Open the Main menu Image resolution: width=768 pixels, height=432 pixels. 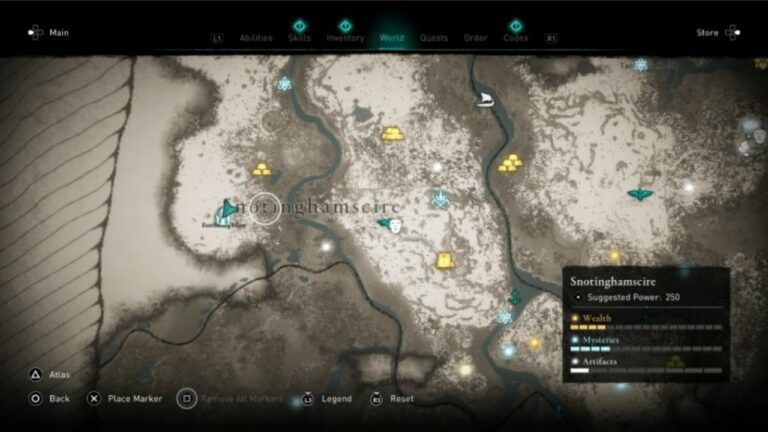click(50, 33)
